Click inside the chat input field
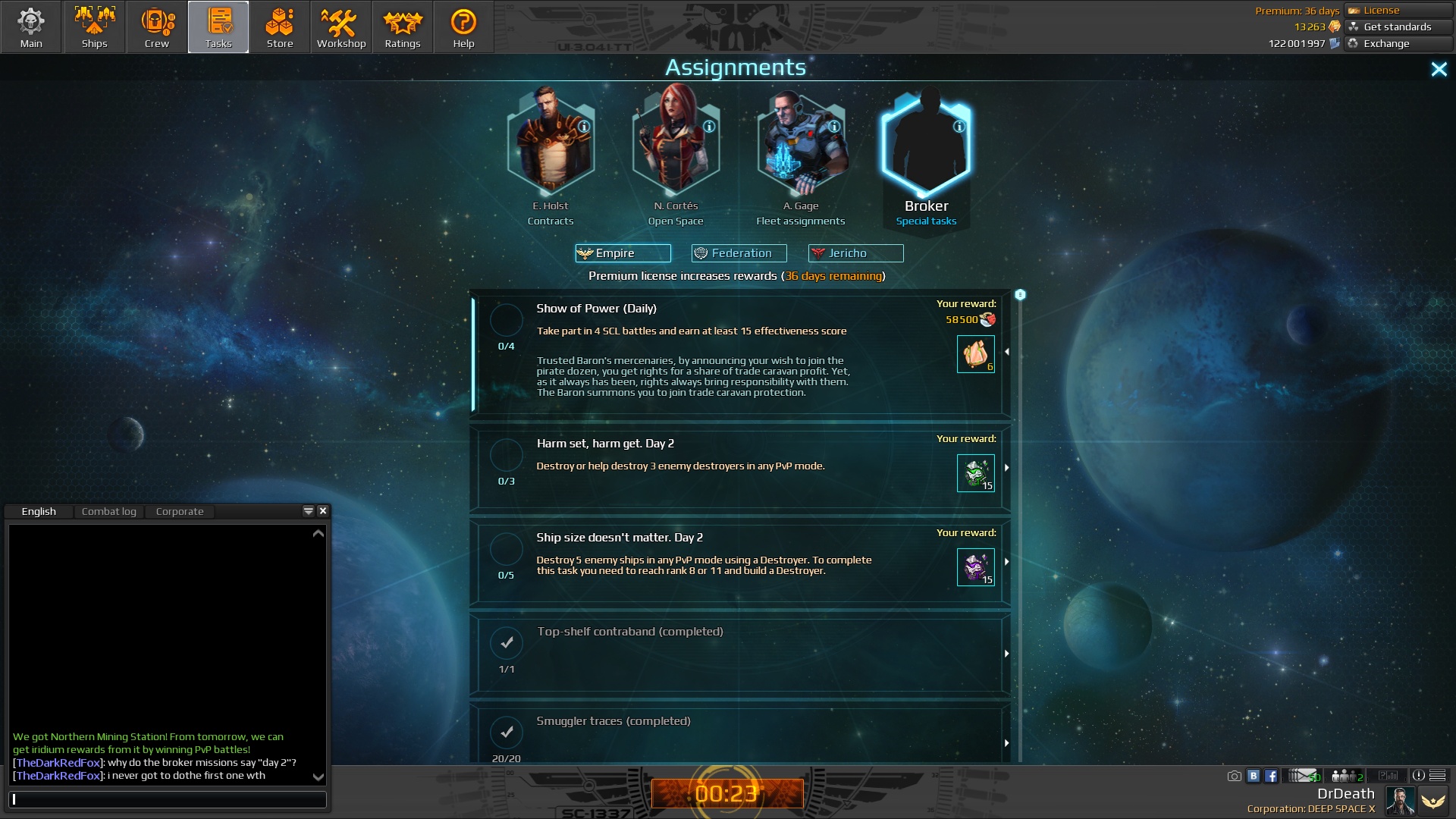1456x819 pixels. [167, 799]
